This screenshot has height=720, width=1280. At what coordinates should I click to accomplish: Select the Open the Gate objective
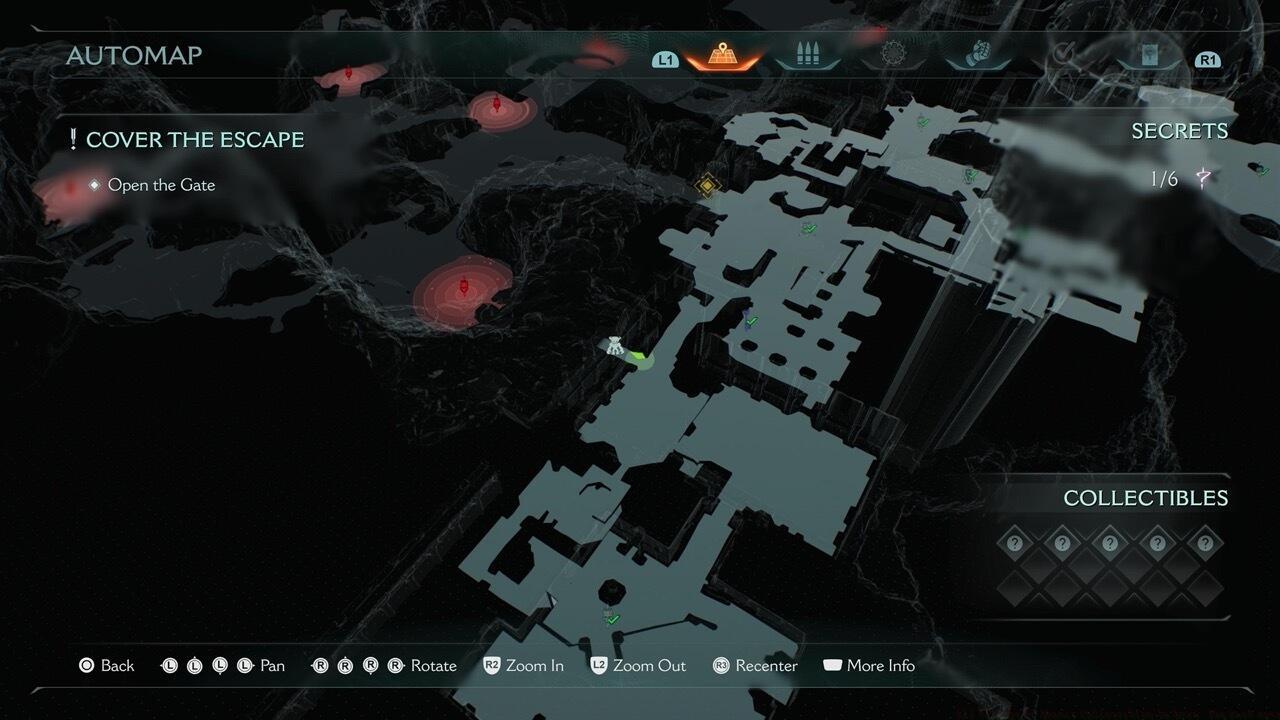pos(160,185)
